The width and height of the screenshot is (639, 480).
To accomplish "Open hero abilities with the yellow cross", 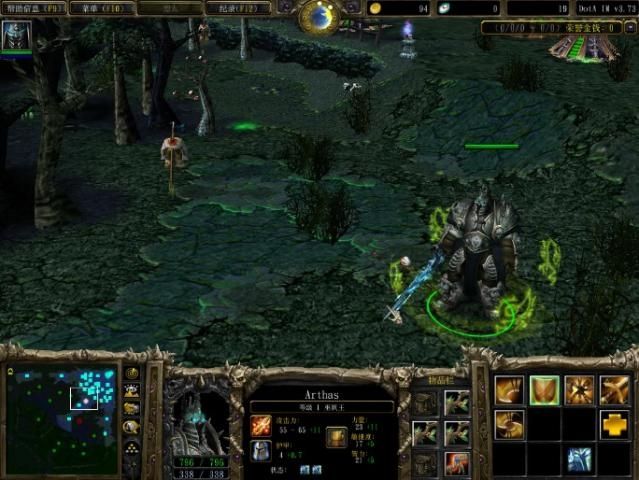I will coord(614,424).
